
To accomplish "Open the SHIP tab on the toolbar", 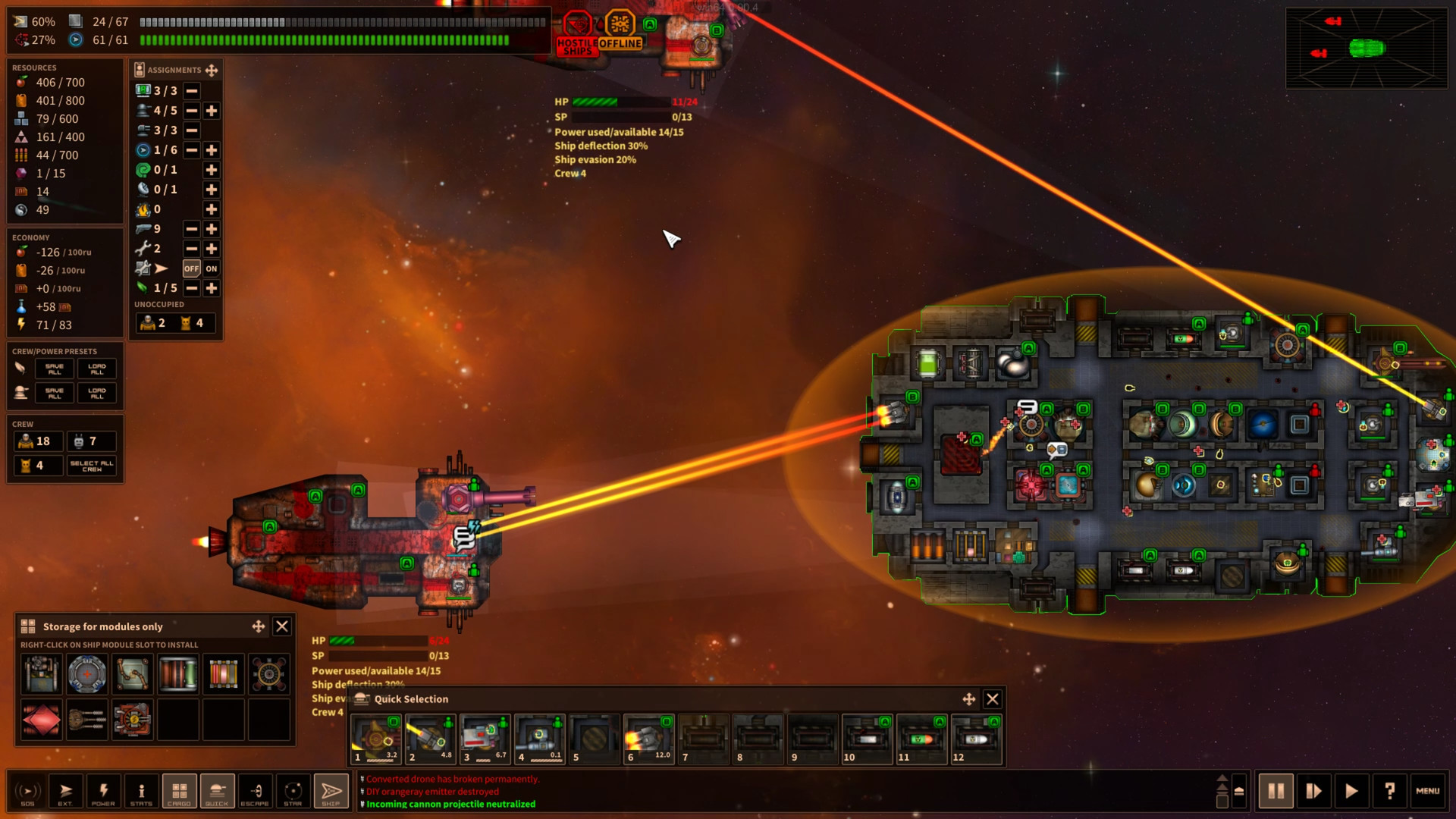I will (331, 791).
